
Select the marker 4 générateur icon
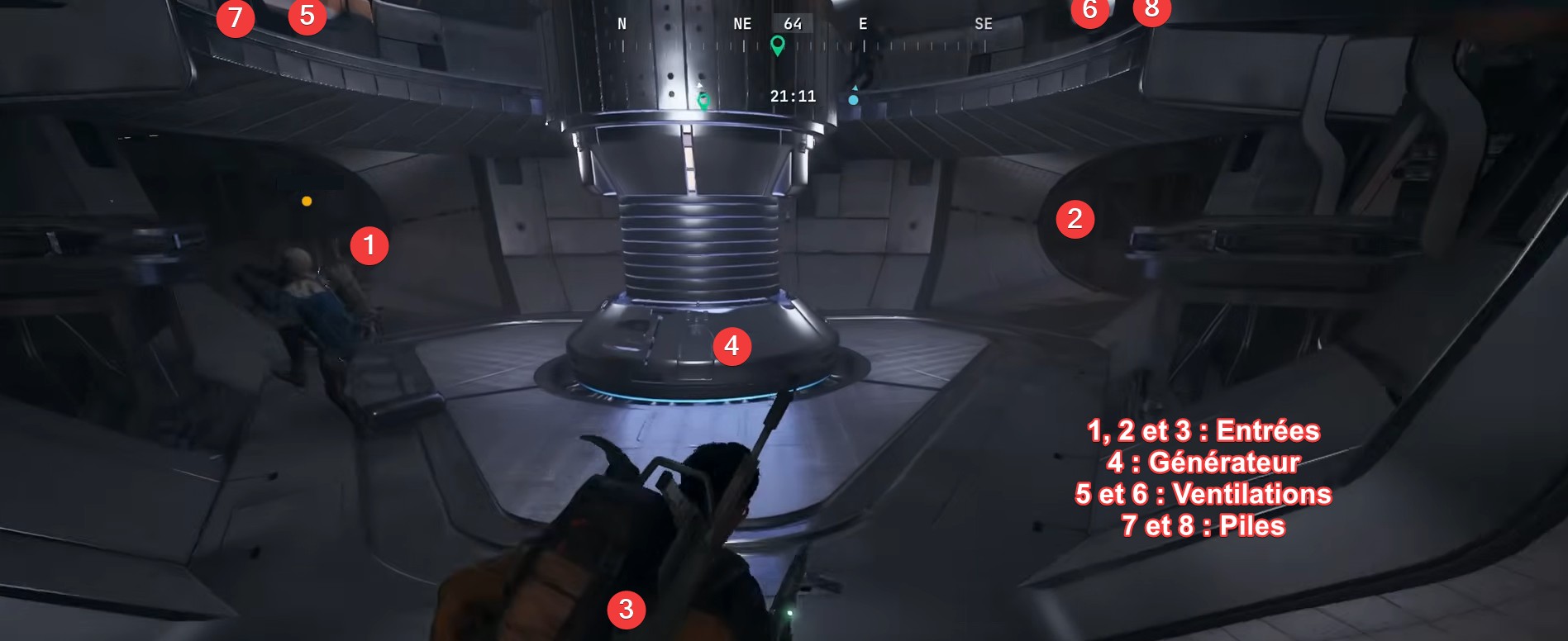732,346
